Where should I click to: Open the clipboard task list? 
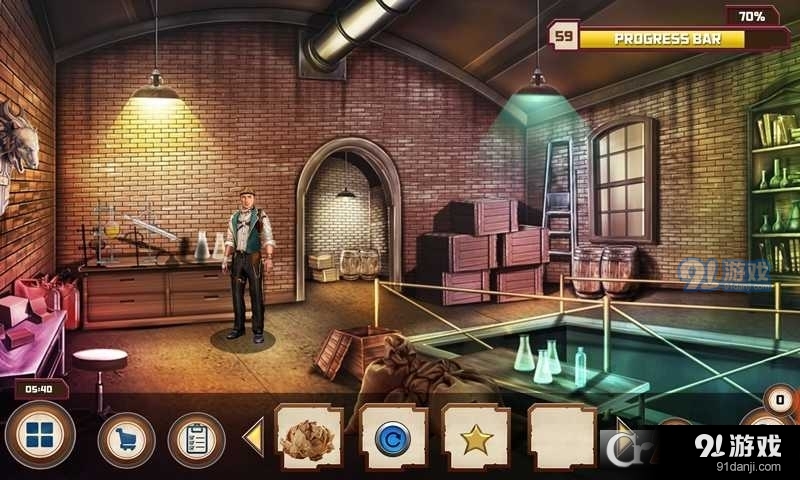(196, 440)
